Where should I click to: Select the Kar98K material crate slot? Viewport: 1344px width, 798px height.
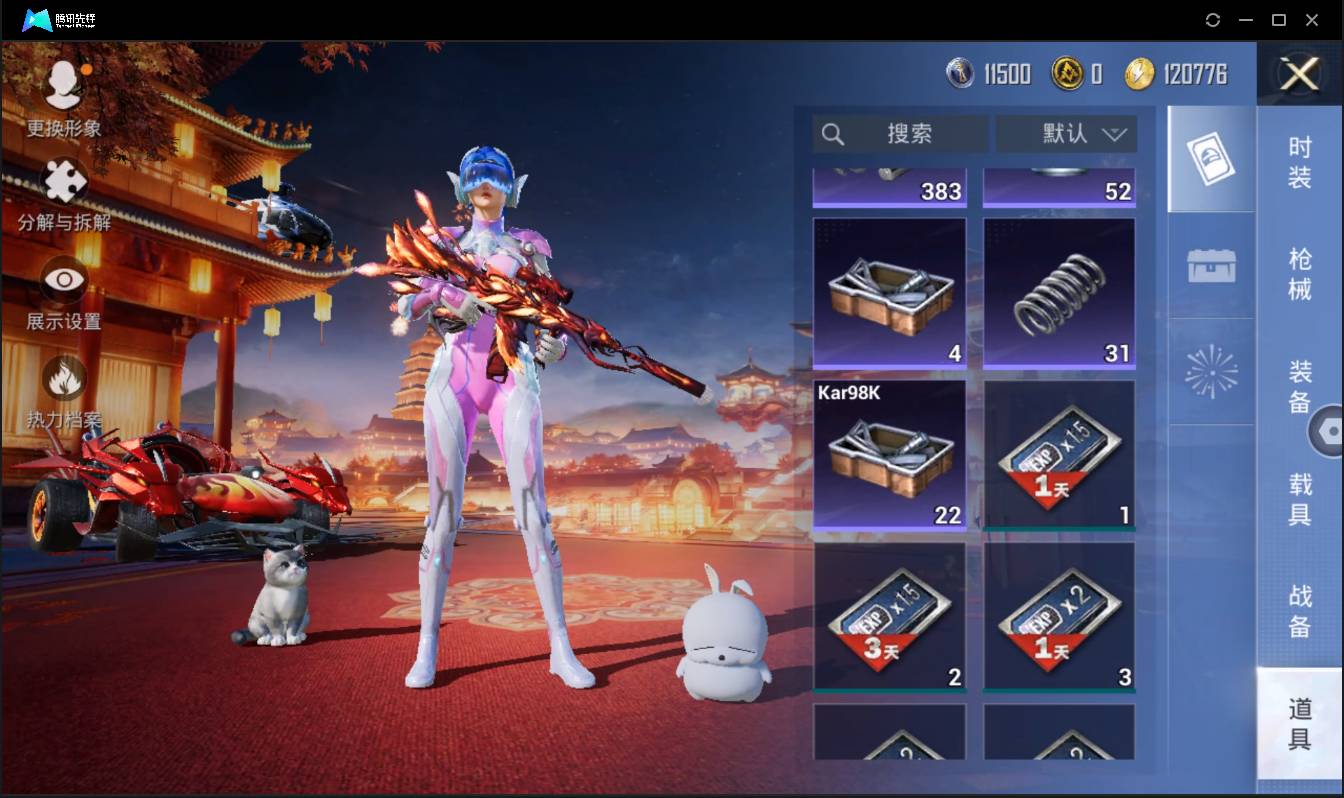point(889,455)
